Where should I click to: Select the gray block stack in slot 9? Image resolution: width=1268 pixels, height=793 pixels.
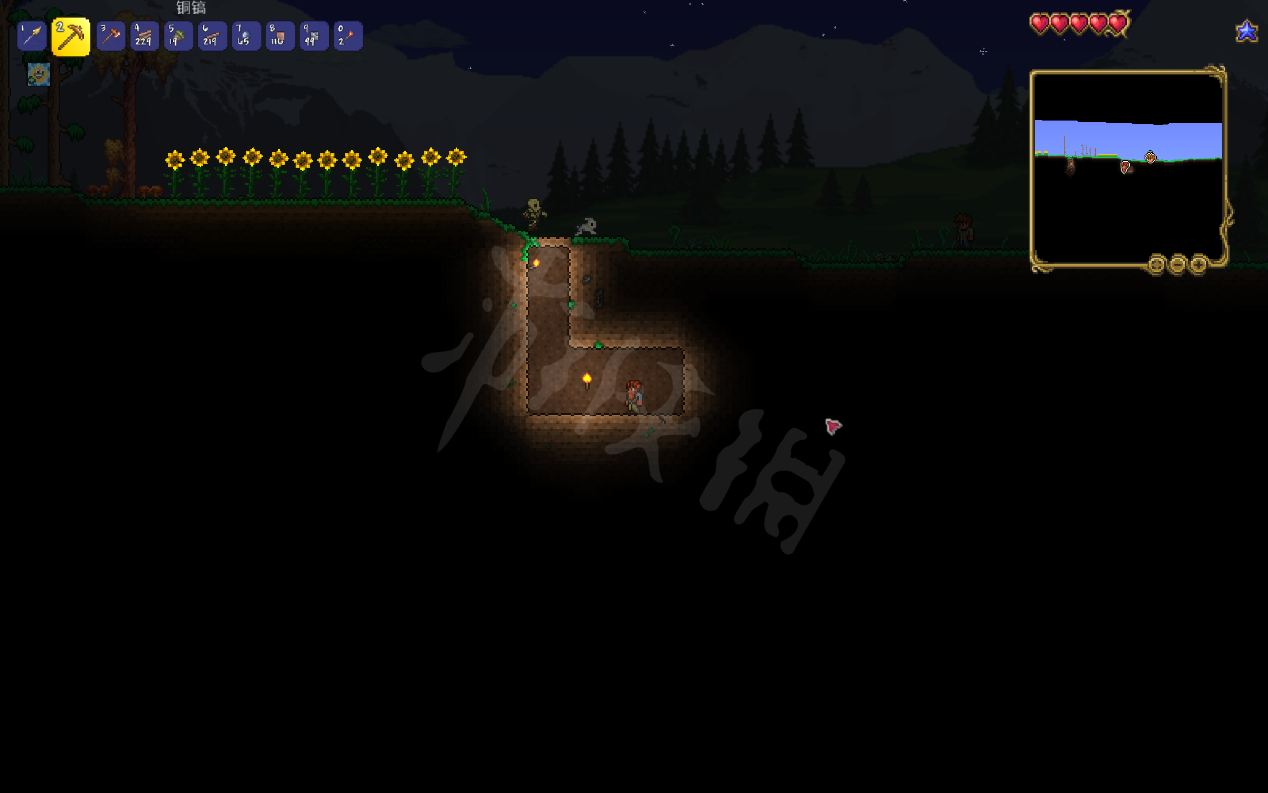314,37
